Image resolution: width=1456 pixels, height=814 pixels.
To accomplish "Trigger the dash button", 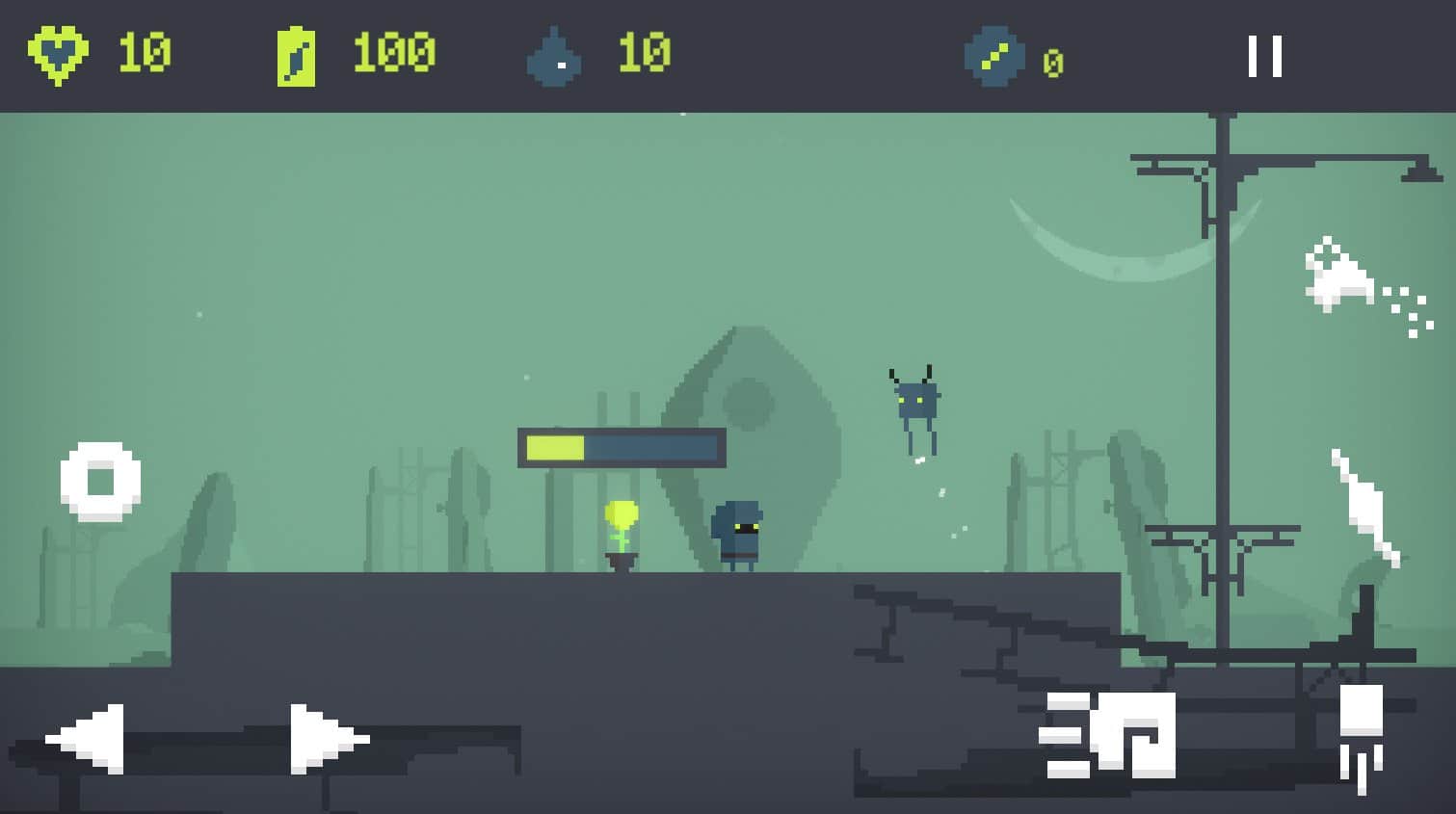I will coord(1108,735).
